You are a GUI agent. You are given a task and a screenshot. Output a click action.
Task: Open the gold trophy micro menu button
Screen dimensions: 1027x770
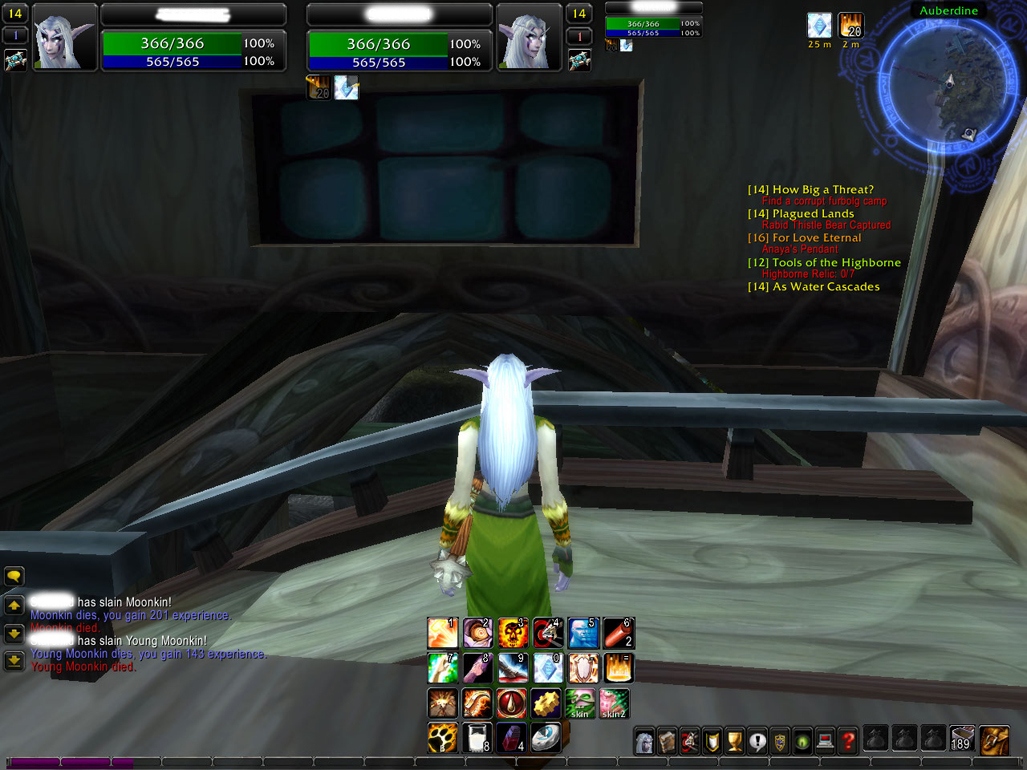[735, 741]
